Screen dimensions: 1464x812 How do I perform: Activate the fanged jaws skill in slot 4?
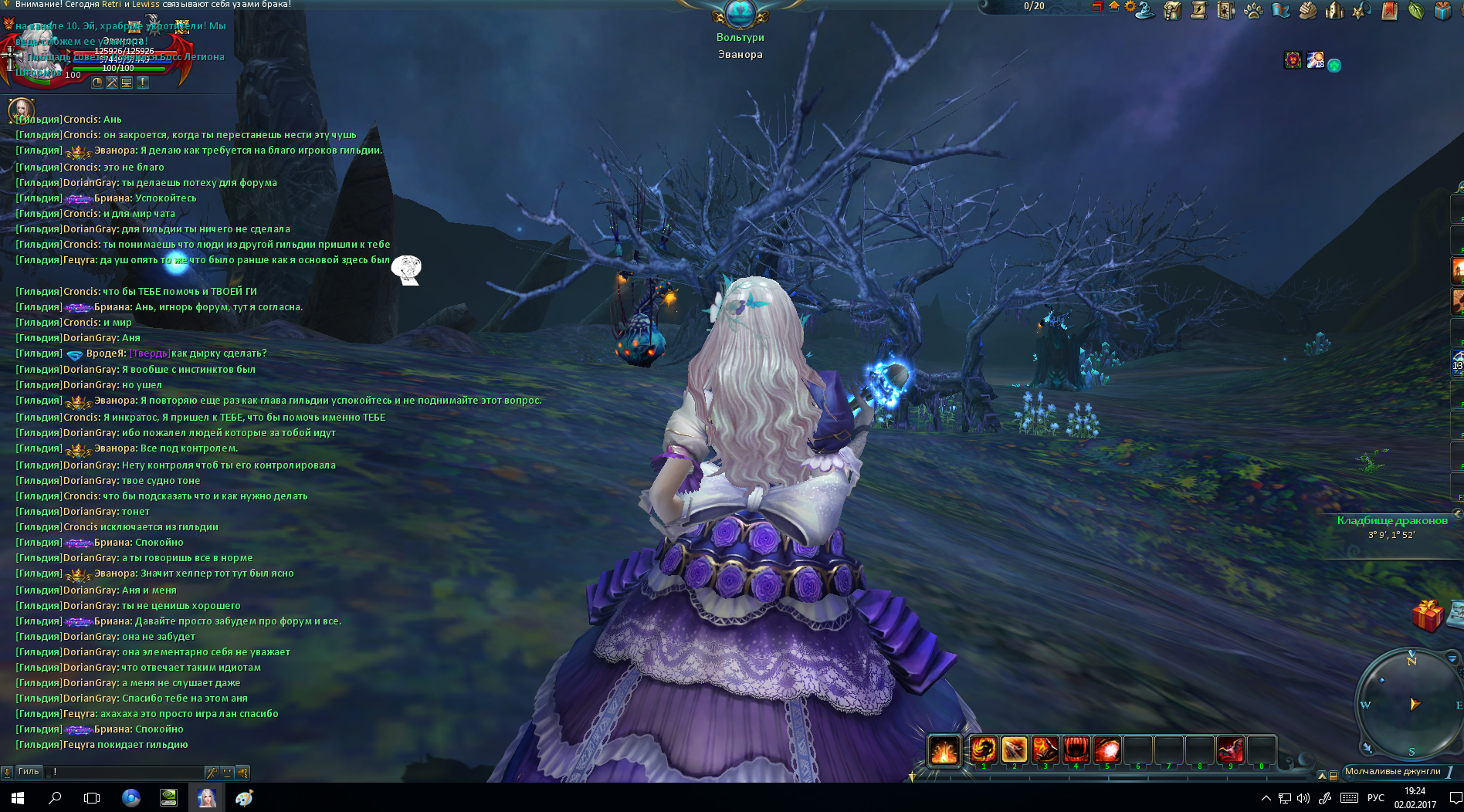click(1076, 749)
